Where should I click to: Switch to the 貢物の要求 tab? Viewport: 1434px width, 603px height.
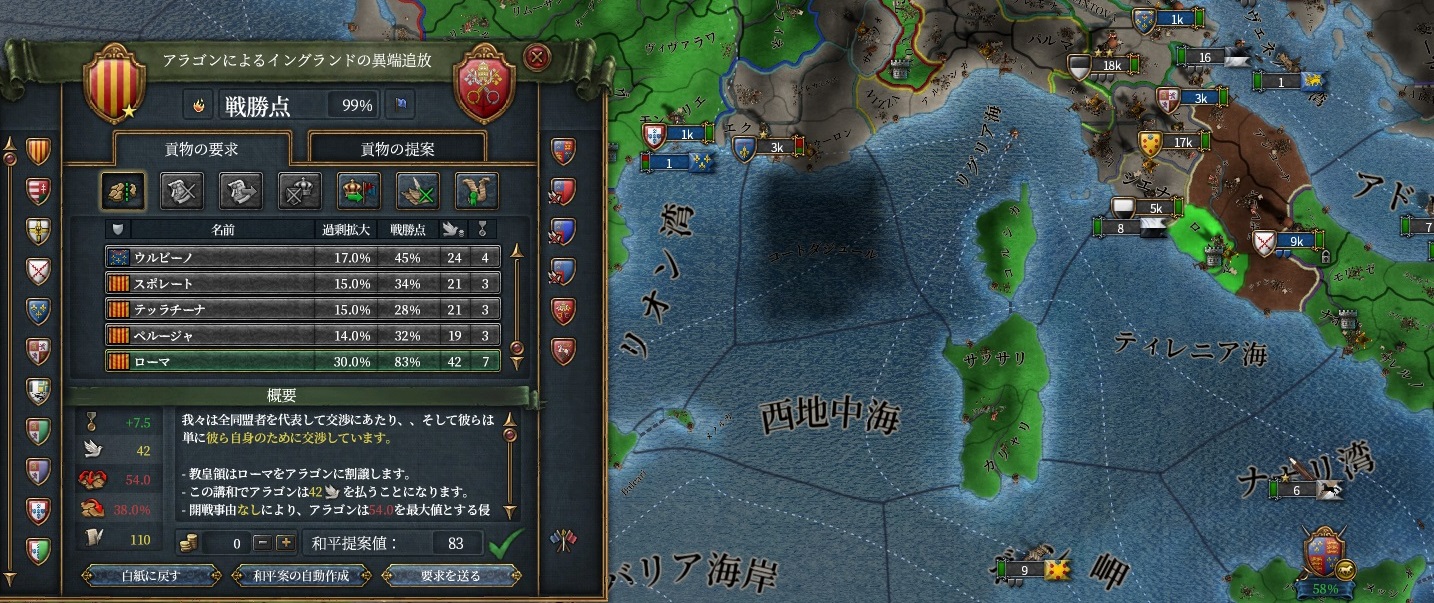click(202, 149)
